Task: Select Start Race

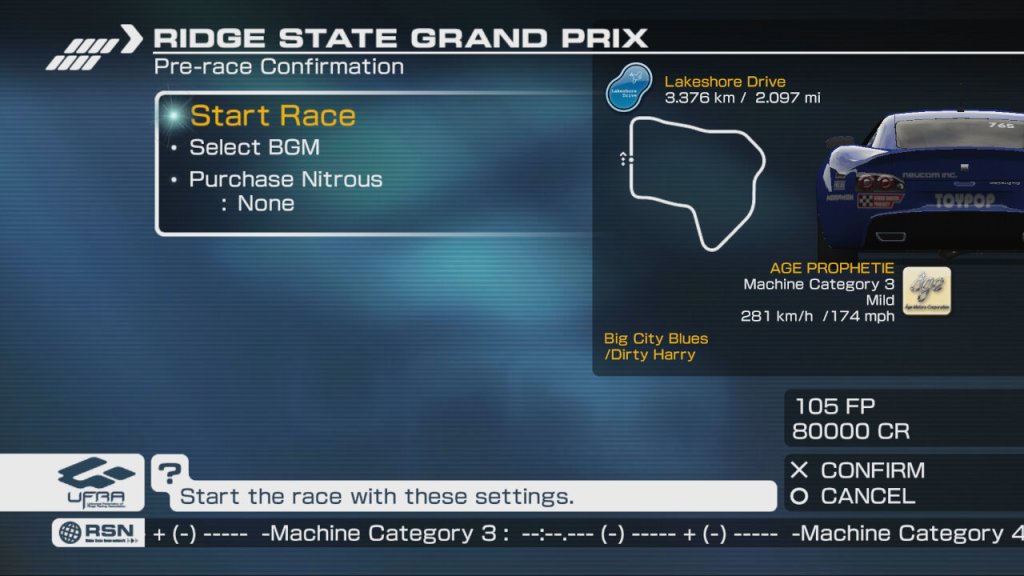Action: tap(272, 116)
